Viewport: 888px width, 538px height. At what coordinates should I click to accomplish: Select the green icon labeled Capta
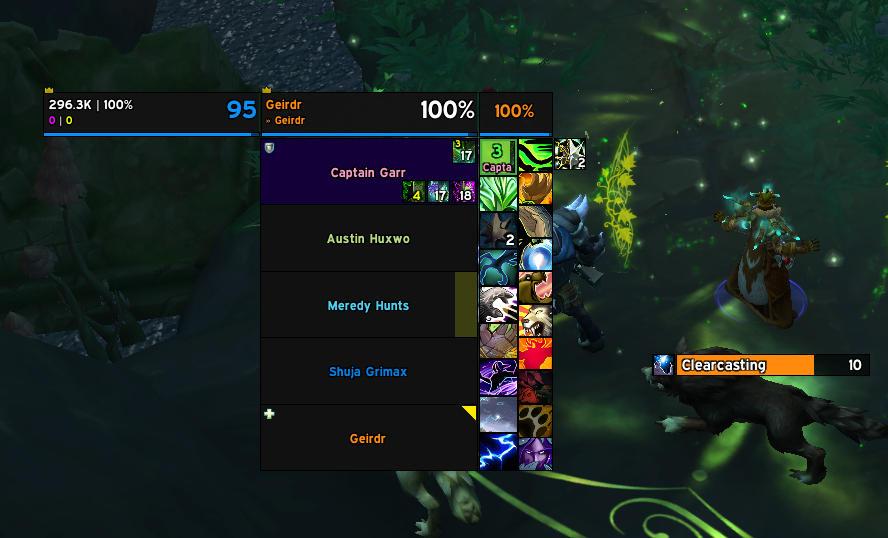tap(498, 155)
